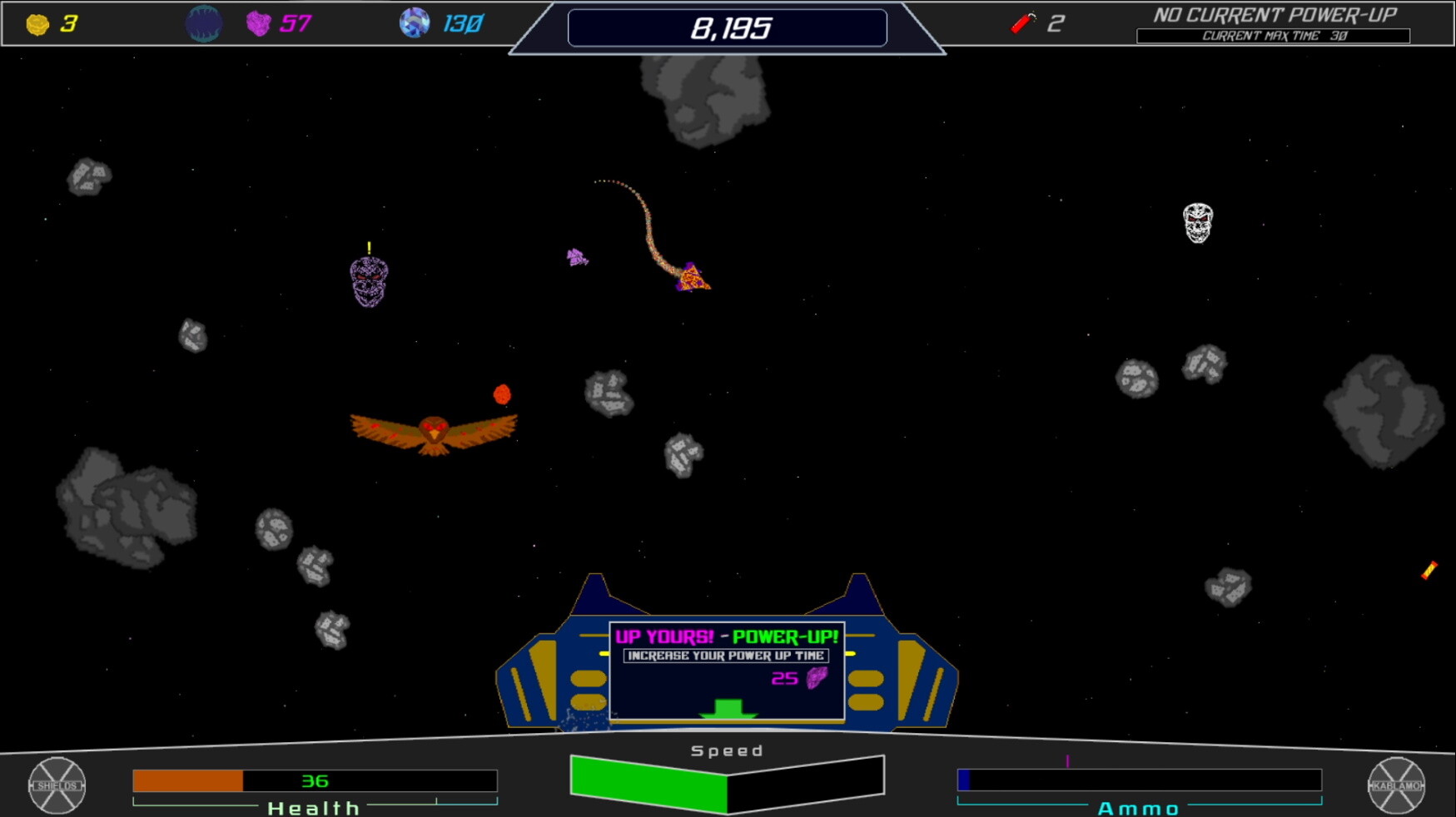Select the UP YOURS! - POWER-UP! title

coord(725,636)
